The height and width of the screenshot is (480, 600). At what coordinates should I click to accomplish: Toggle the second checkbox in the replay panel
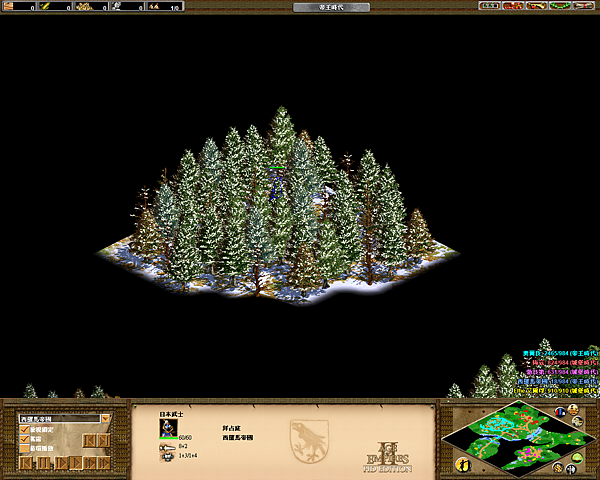tap(25, 439)
